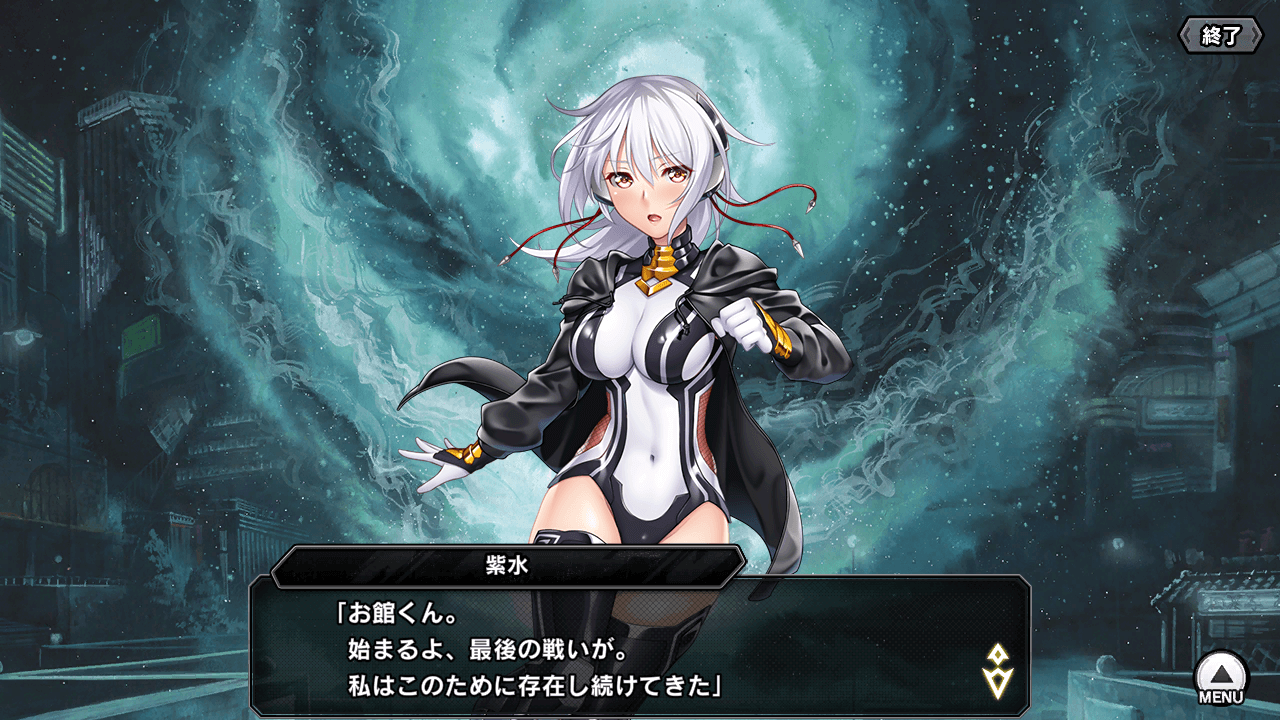Image resolution: width=1280 pixels, height=720 pixels.
Task: Select the 終了 exit emblem
Action: point(1221,33)
